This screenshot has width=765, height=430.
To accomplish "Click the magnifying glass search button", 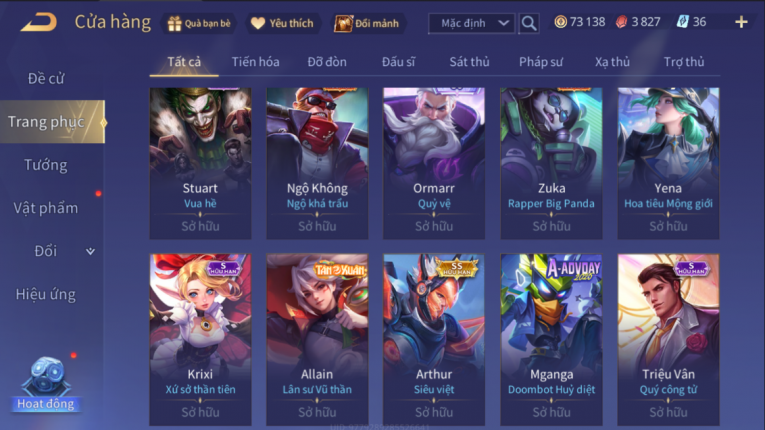I will pos(530,23).
